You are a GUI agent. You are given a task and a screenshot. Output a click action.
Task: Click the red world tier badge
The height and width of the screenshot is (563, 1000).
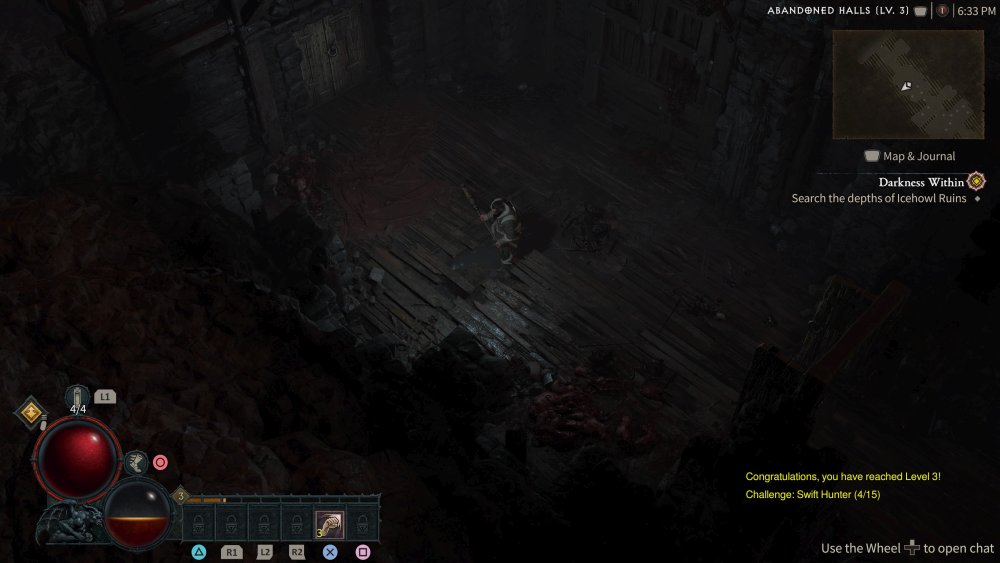coord(942,11)
